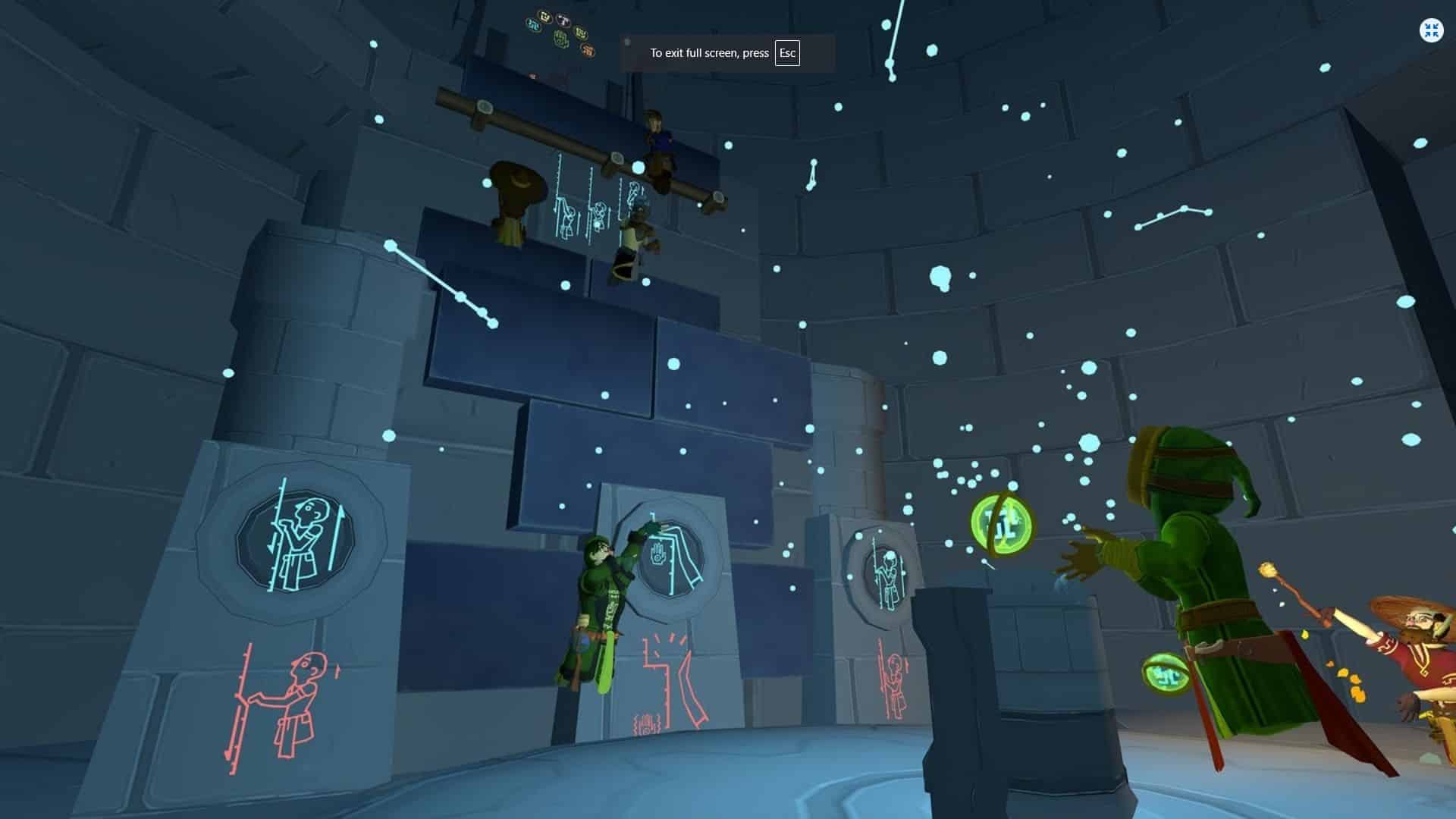Click the exit-fullscreen icon in the top-right corner
Viewport: 1456px width, 819px height.
pos(1430,30)
